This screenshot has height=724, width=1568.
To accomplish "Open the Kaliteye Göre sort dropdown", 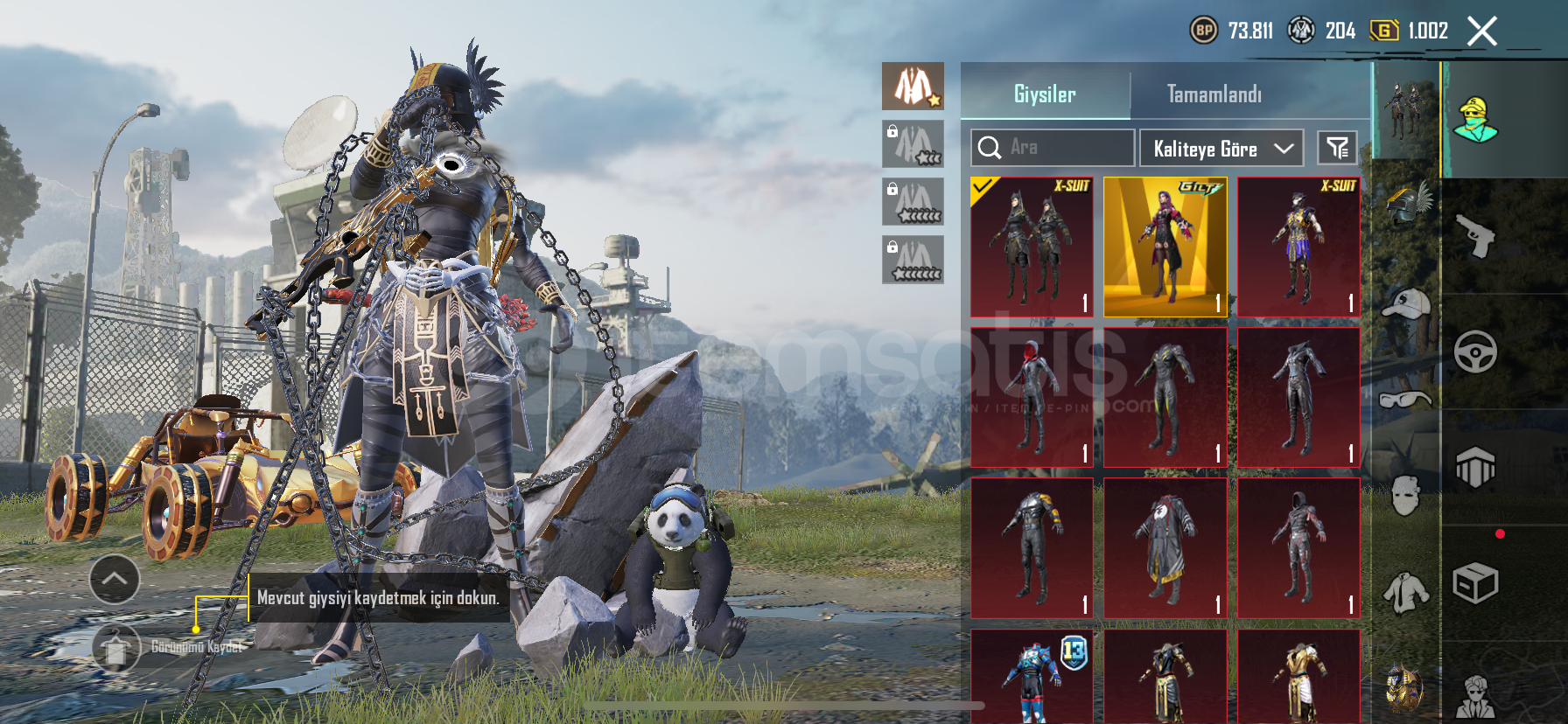I will pyautogui.click(x=1221, y=148).
